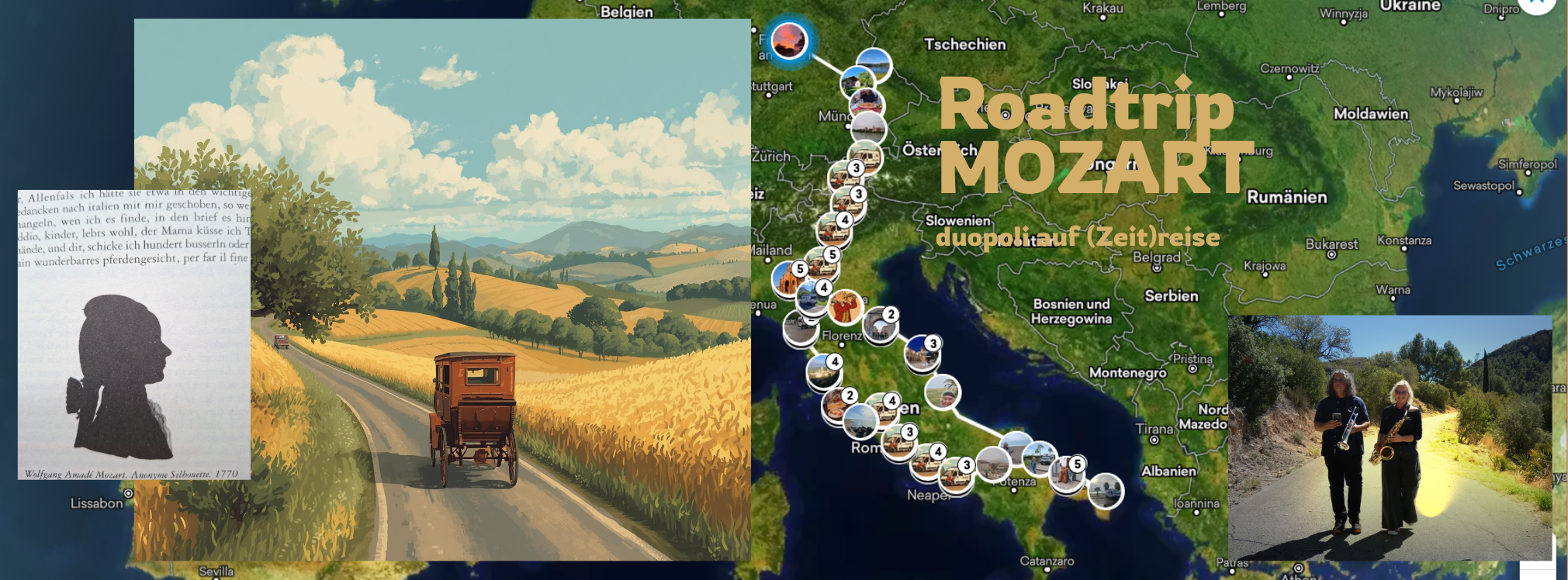Screen dimensions: 1568x580
Task: Open the final route marker after Potenza
Action: (x=1105, y=490)
